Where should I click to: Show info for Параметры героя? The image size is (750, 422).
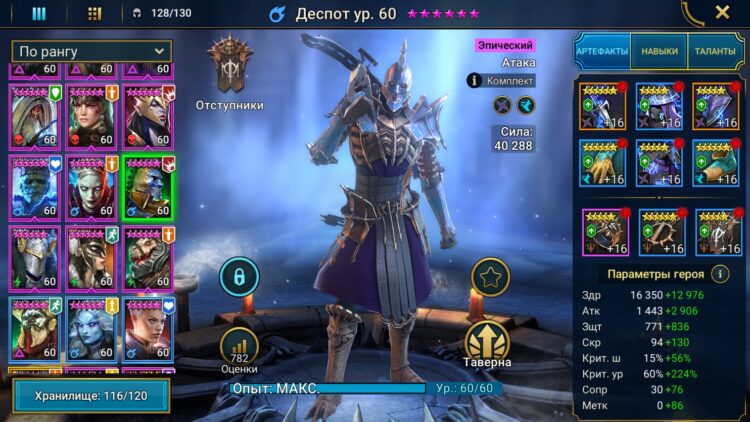pos(722,274)
